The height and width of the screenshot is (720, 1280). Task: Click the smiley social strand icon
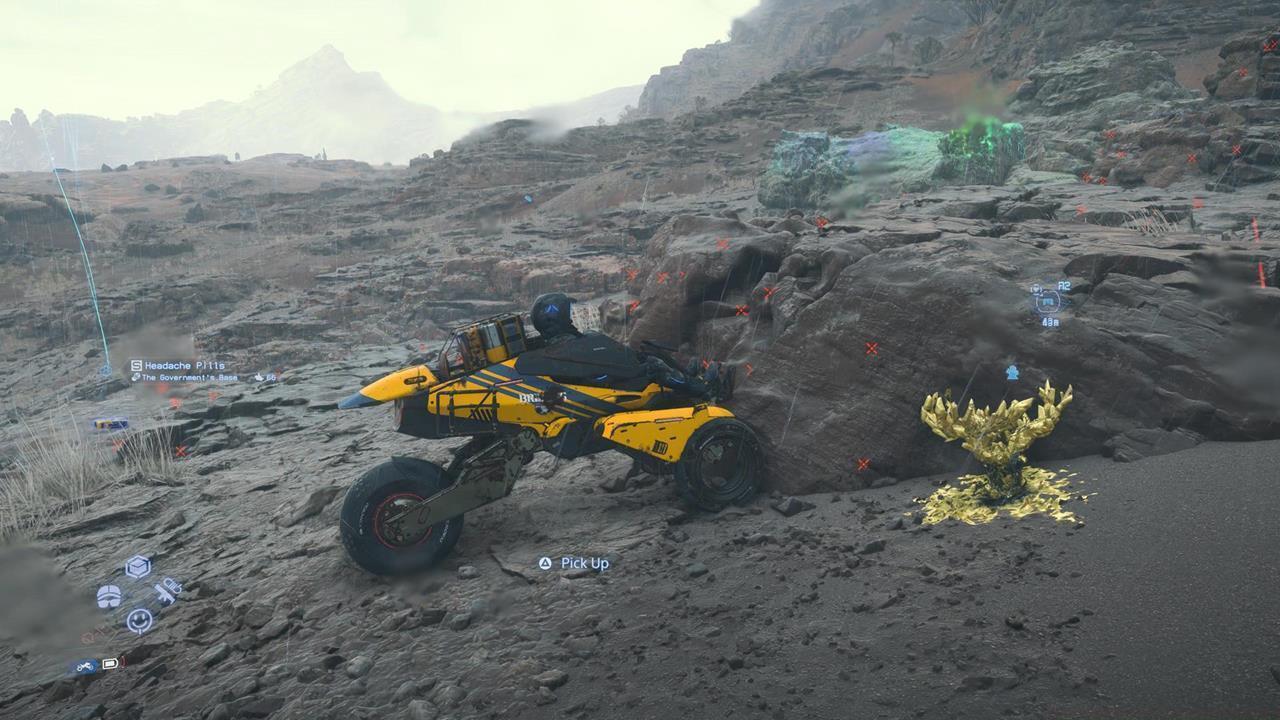140,620
